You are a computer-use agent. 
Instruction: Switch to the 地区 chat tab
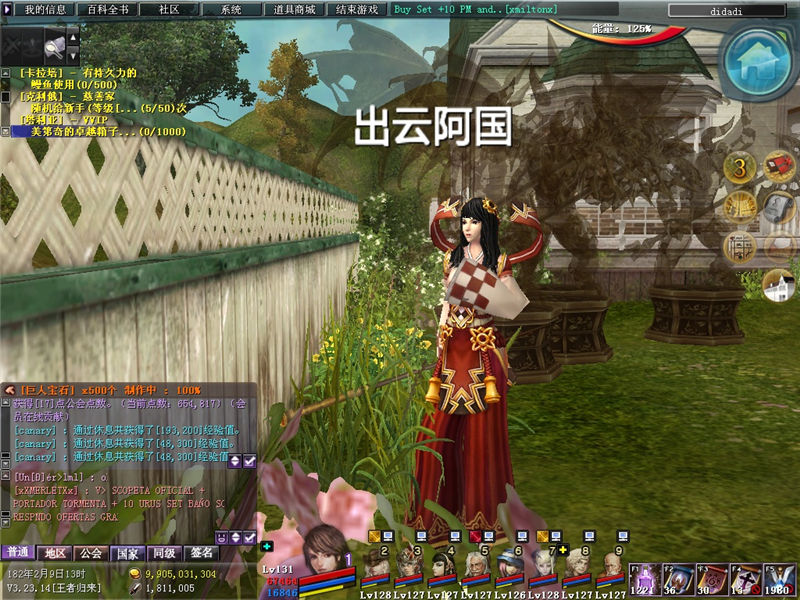tap(54, 553)
